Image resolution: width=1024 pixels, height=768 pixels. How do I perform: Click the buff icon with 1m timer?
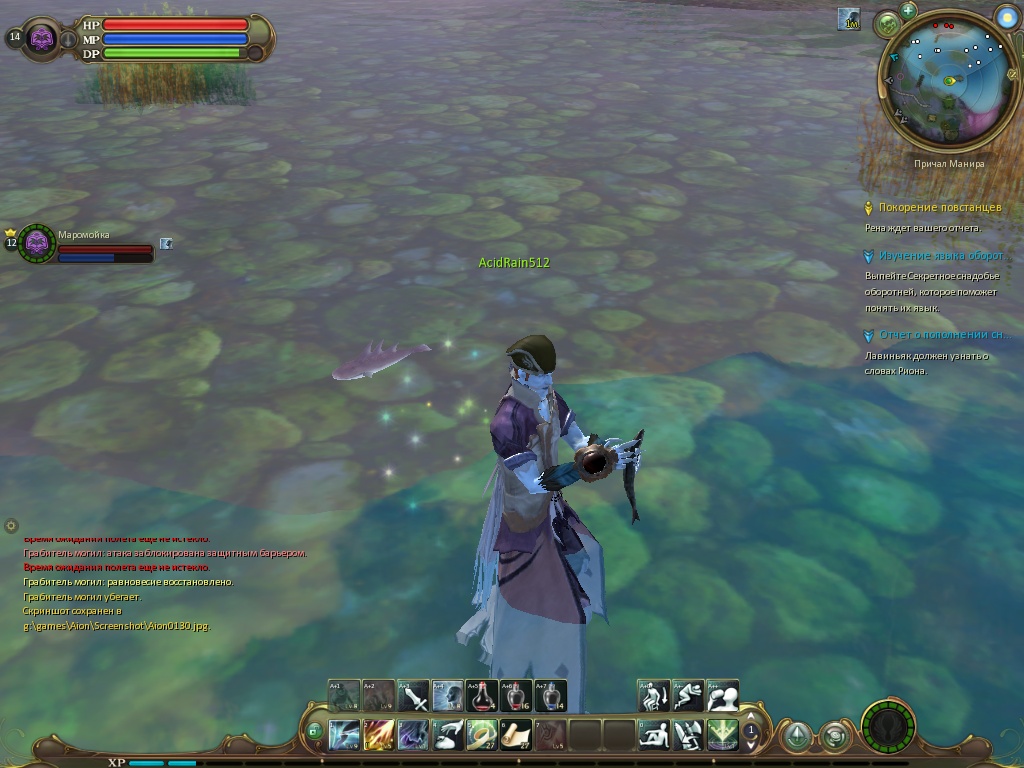coord(849,19)
